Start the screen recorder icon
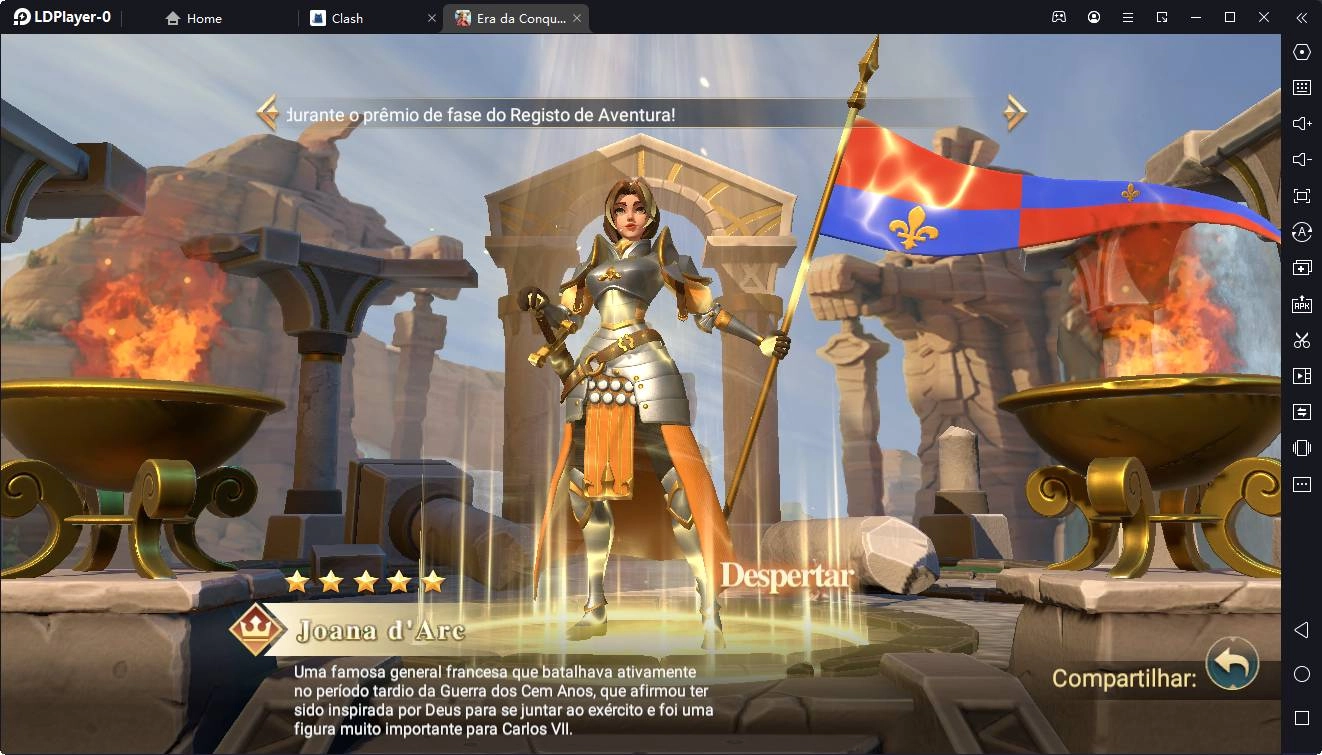The height and width of the screenshot is (755, 1322). tap(1301, 376)
